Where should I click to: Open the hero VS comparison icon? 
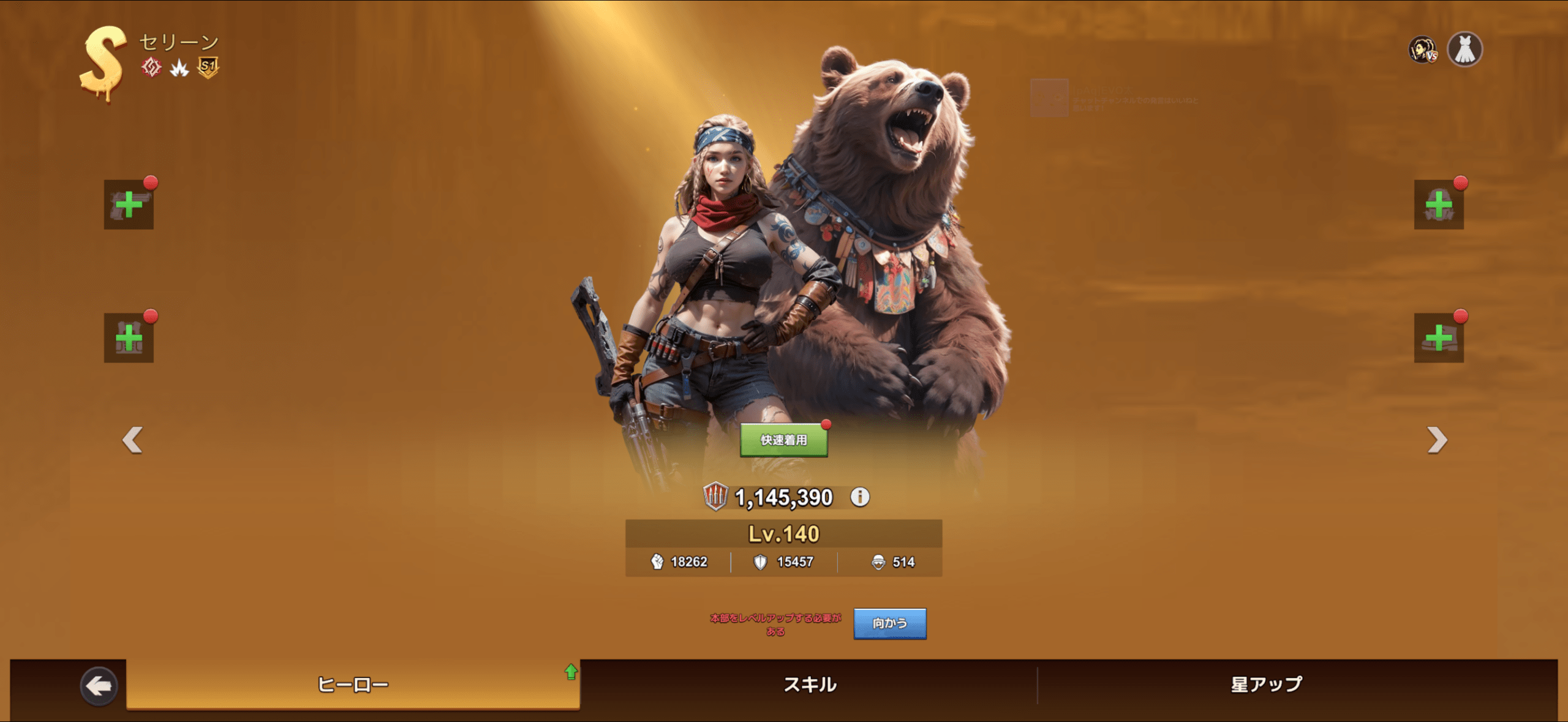click(1422, 50)
